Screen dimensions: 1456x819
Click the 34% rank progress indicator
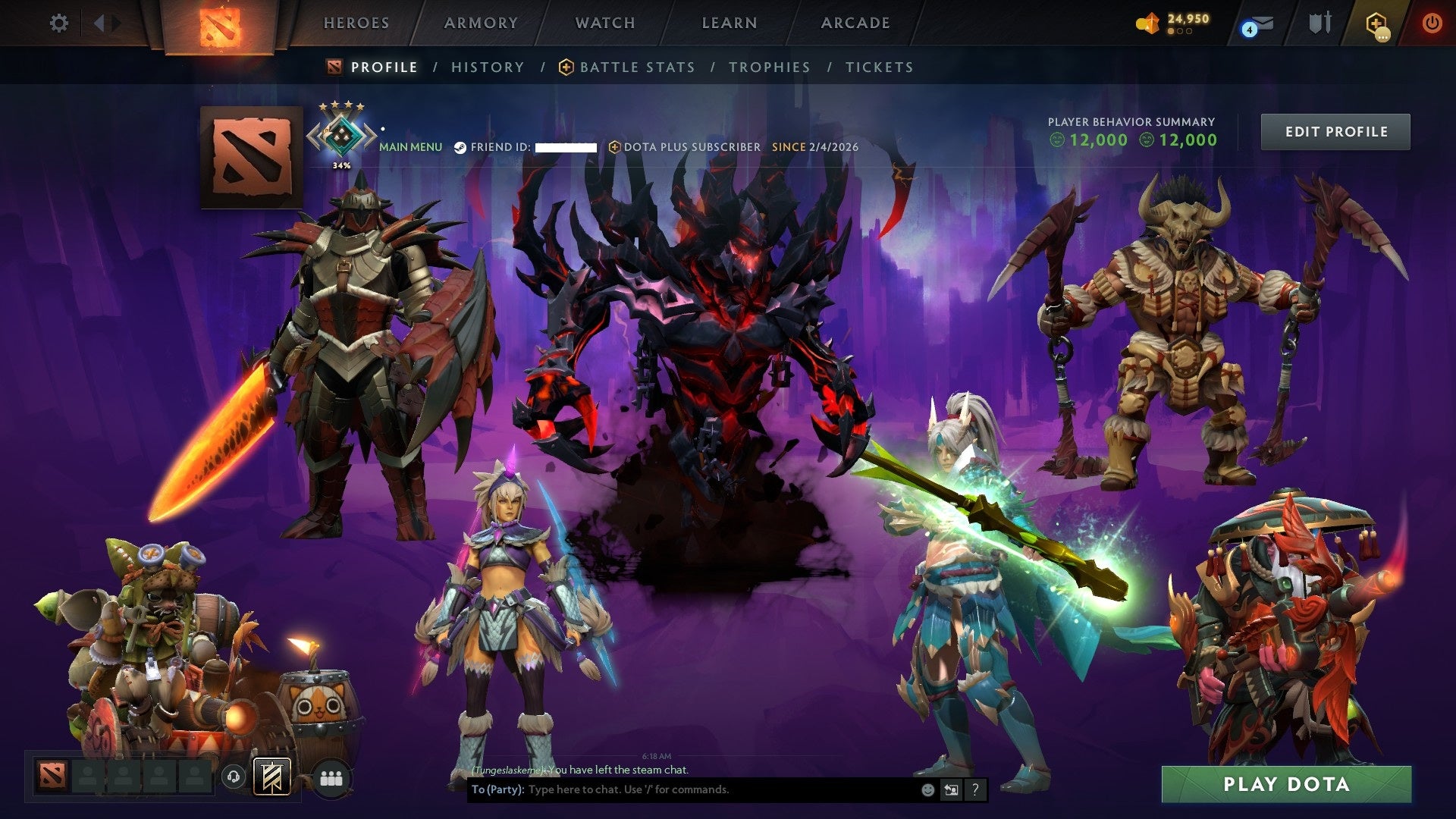341,163
